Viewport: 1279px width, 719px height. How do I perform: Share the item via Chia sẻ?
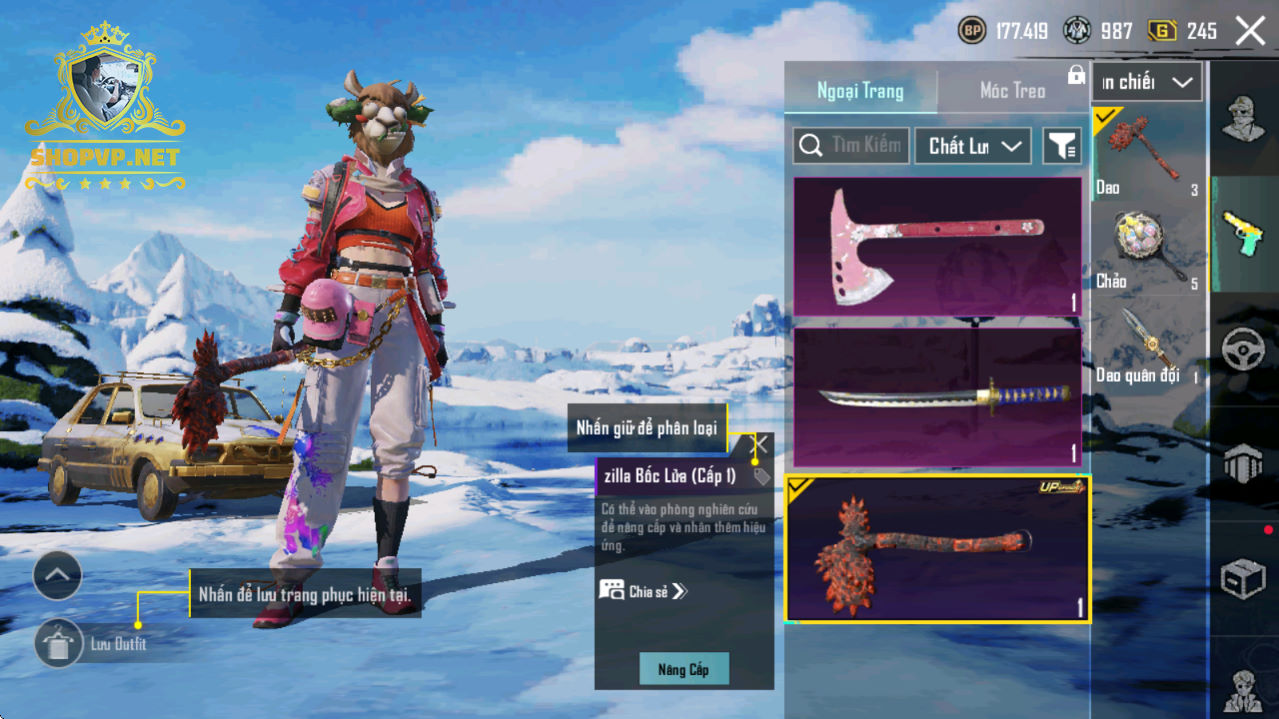coord(644,591)
